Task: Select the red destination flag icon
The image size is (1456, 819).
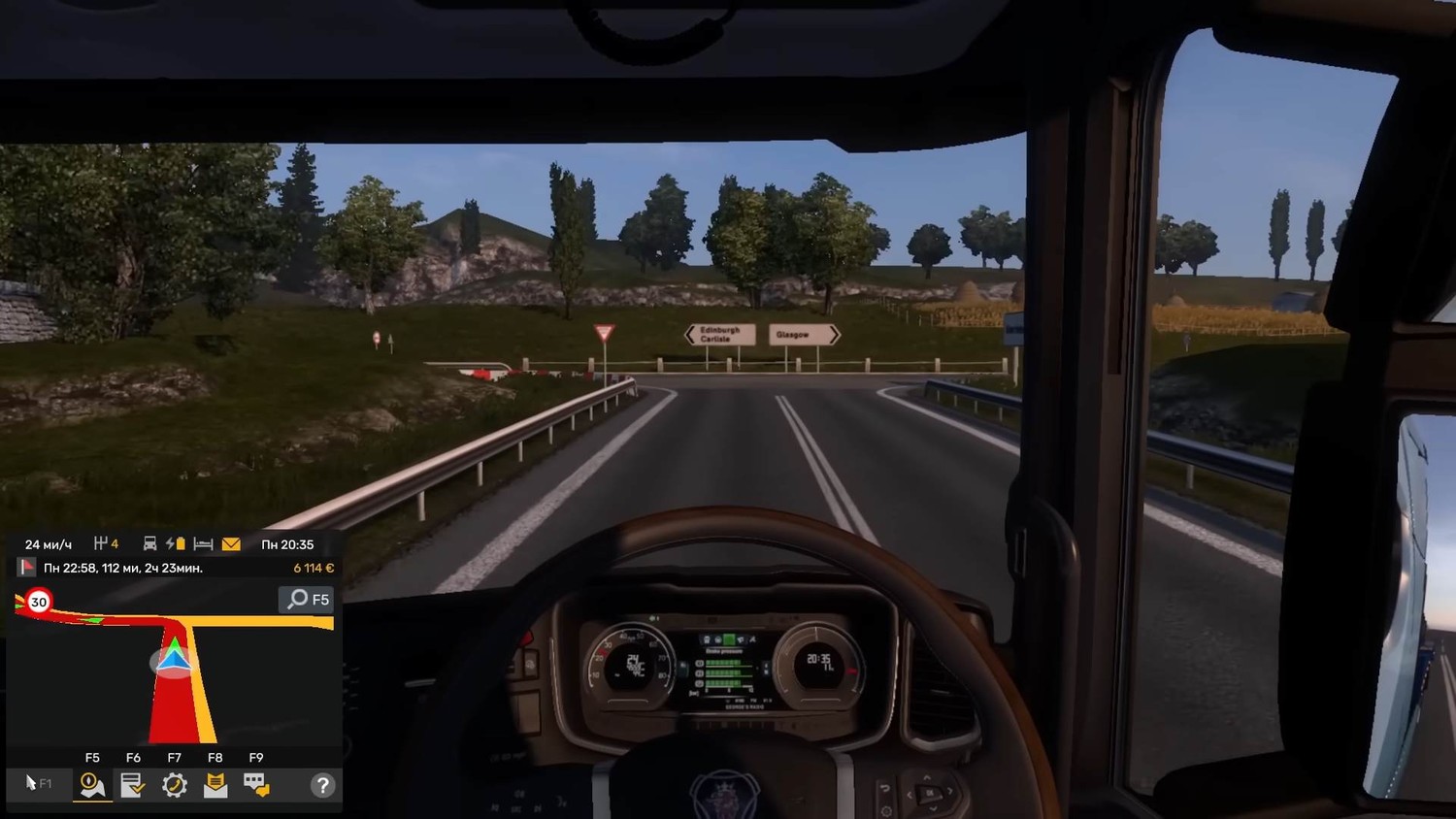Action: [x=26, y=568]
